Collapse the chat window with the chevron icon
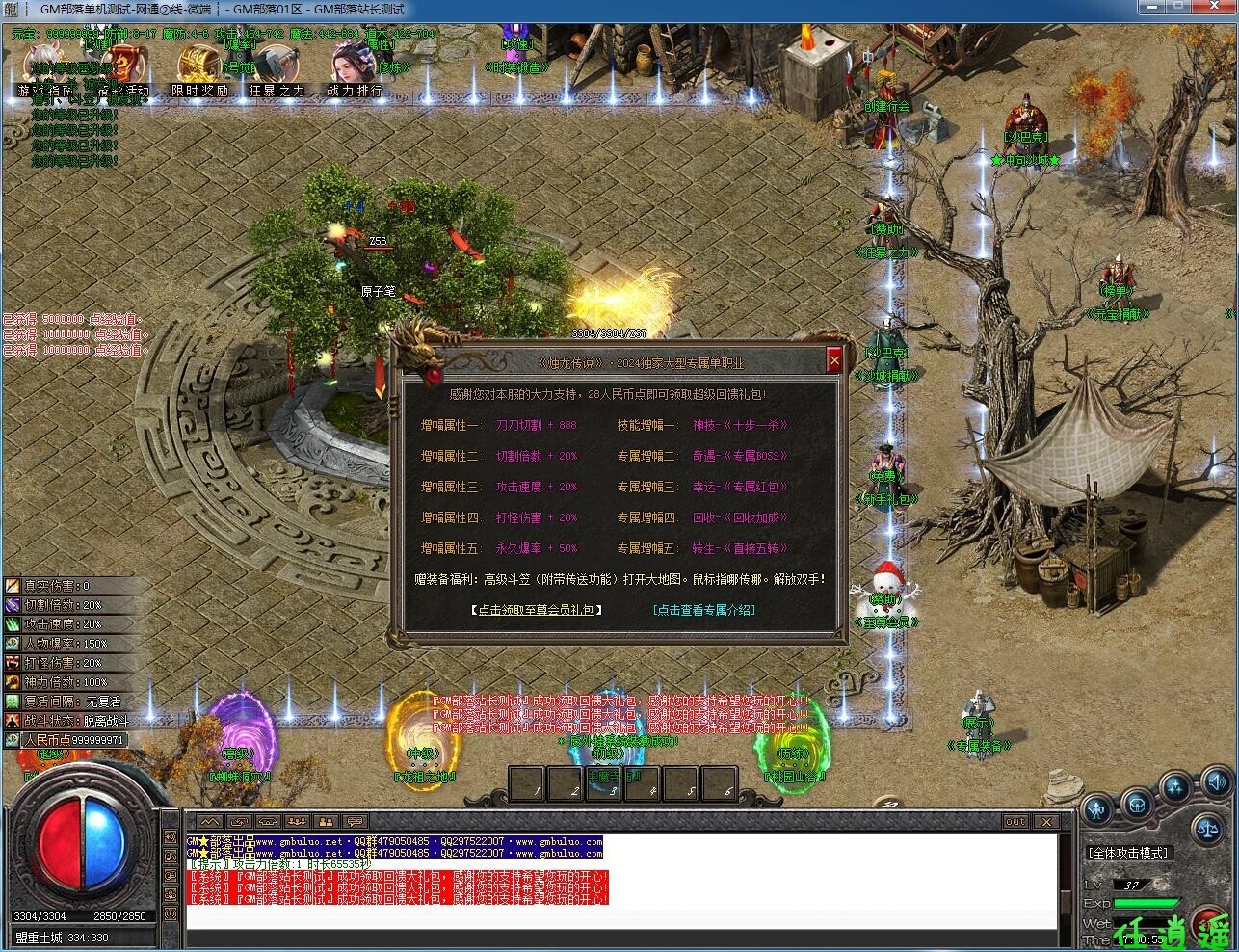1239x952 pixels. click(209, 821)
